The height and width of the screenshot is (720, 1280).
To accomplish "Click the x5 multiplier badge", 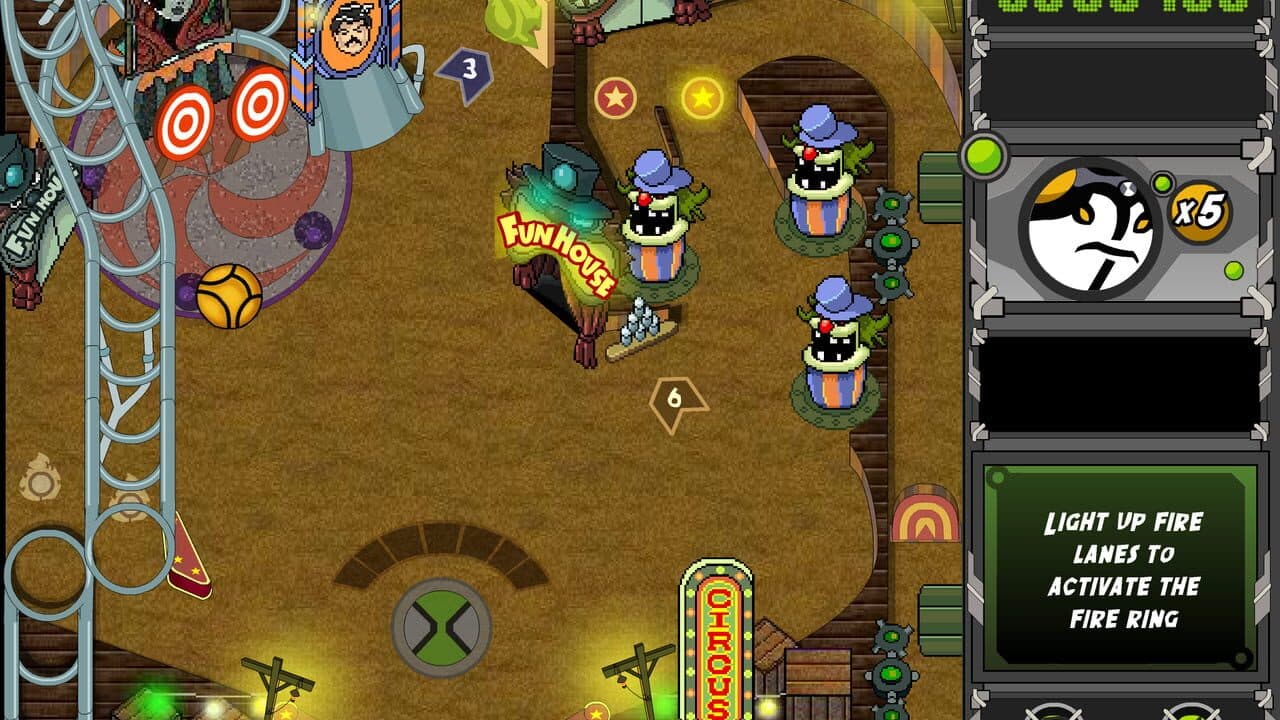I will [x=1203, y=210].
